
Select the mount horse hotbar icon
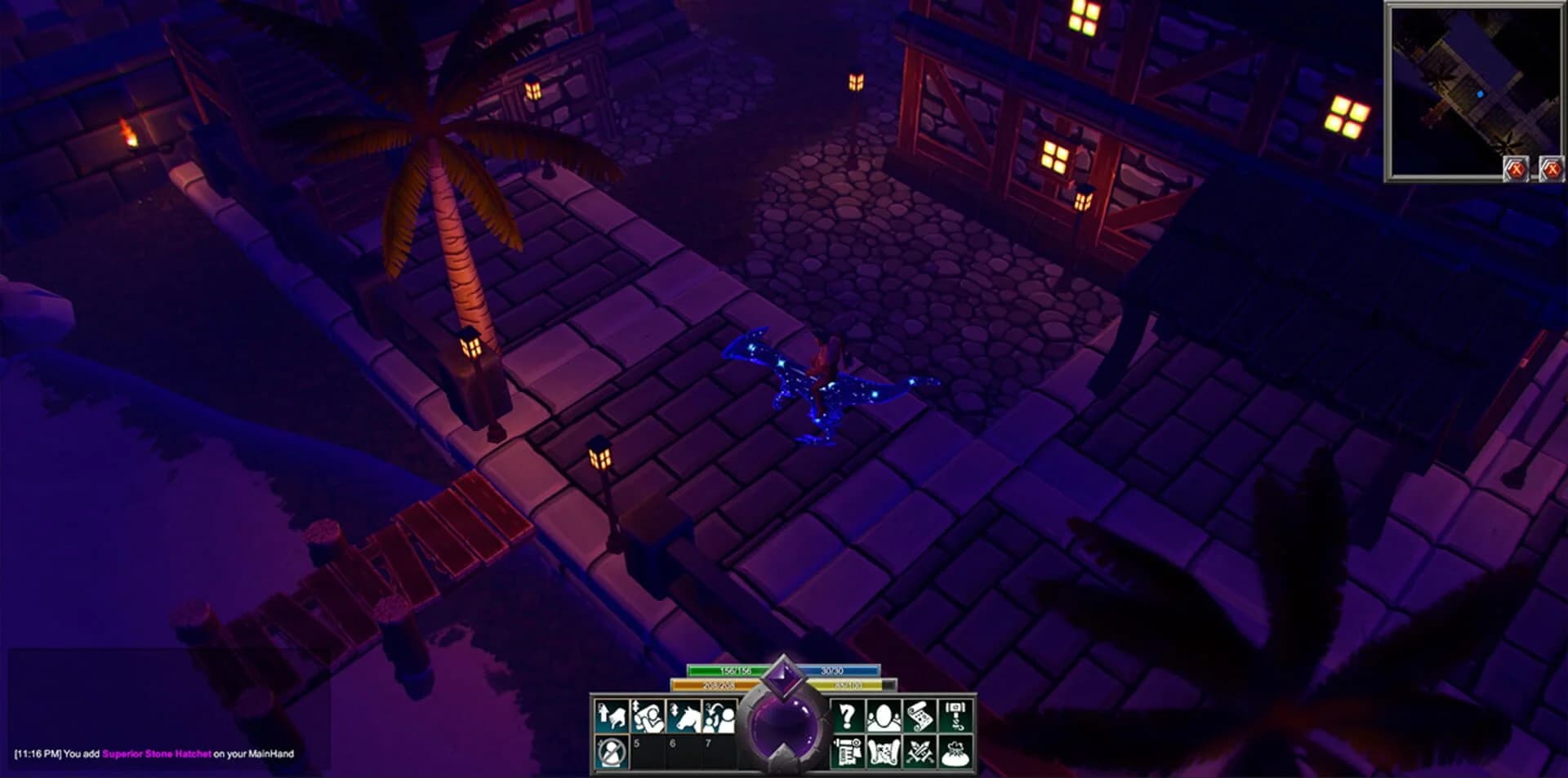coord(684,717)
